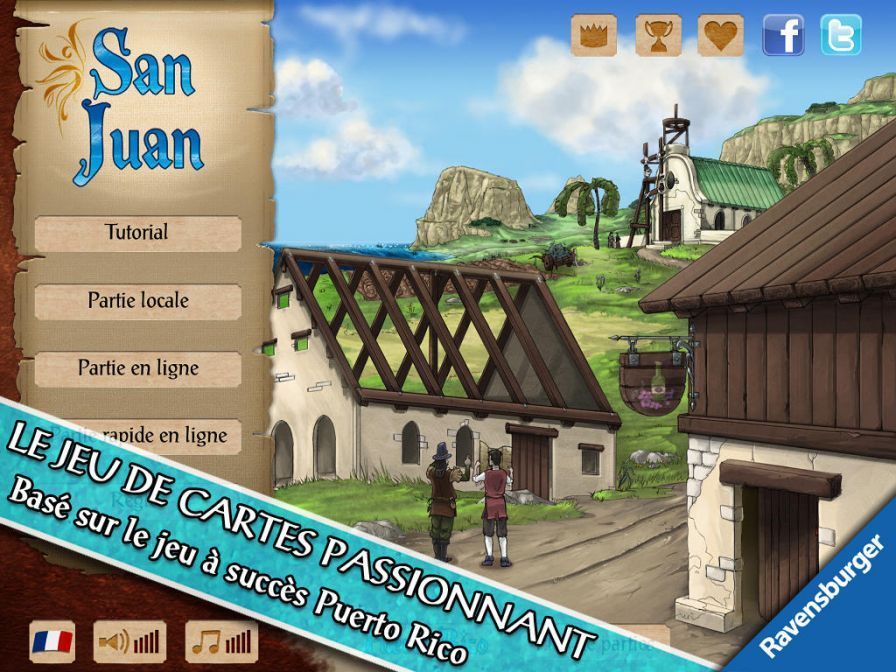896x672 pixels.
Task: Change language via the French flag
Action: [52, 640]
